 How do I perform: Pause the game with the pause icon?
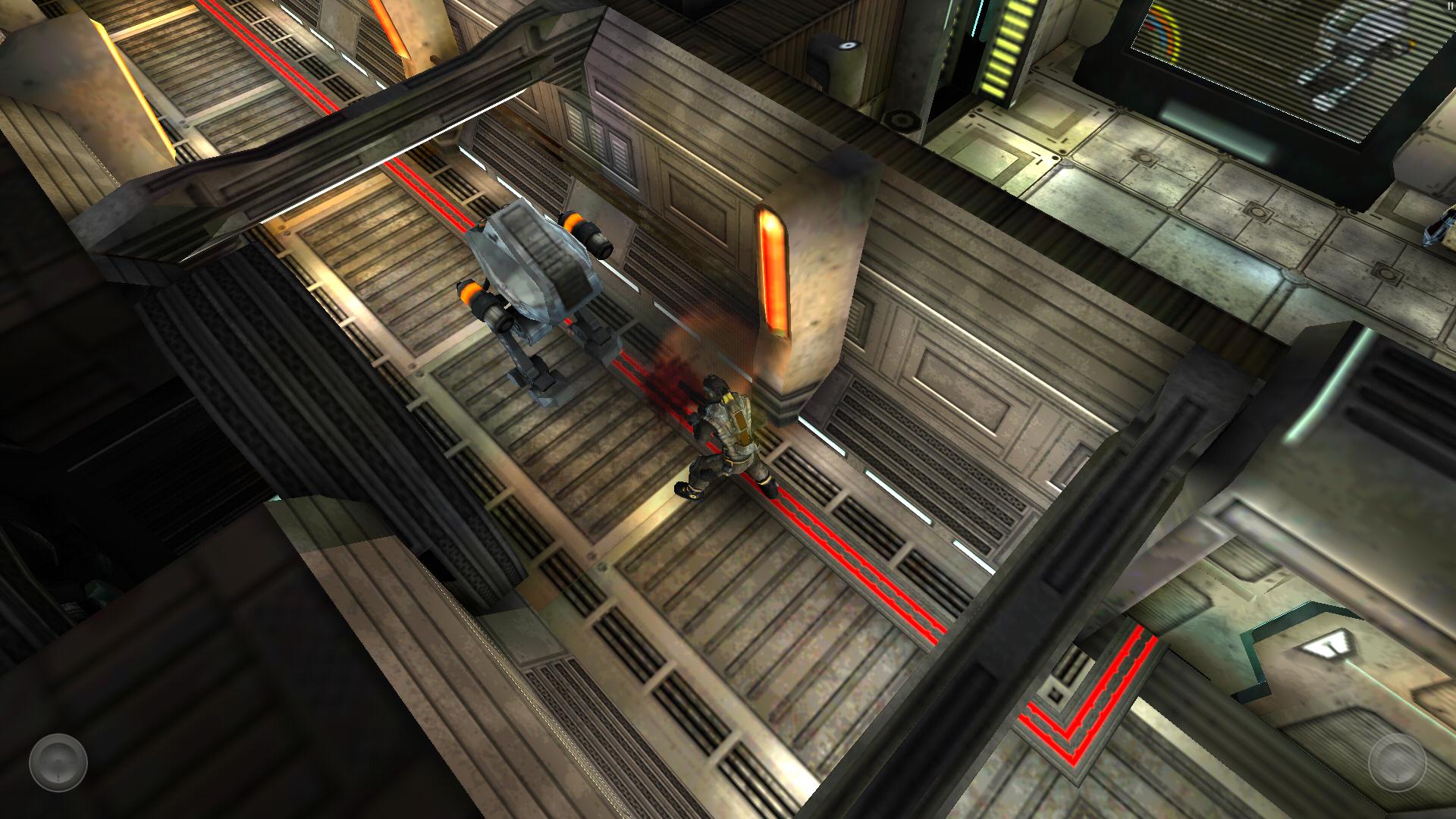(x=1450, y=5)
